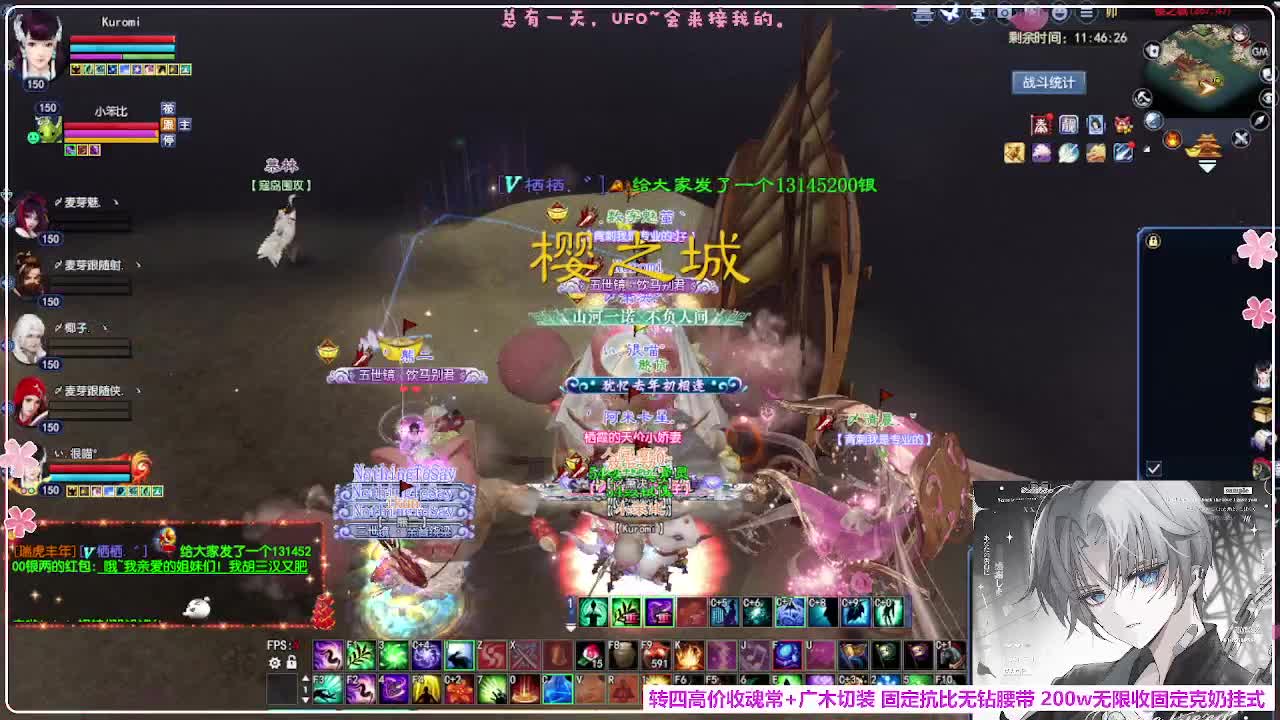Toggle the 停 pet command button
This screenshot has height=720, width=1280.
click(169, 140)
